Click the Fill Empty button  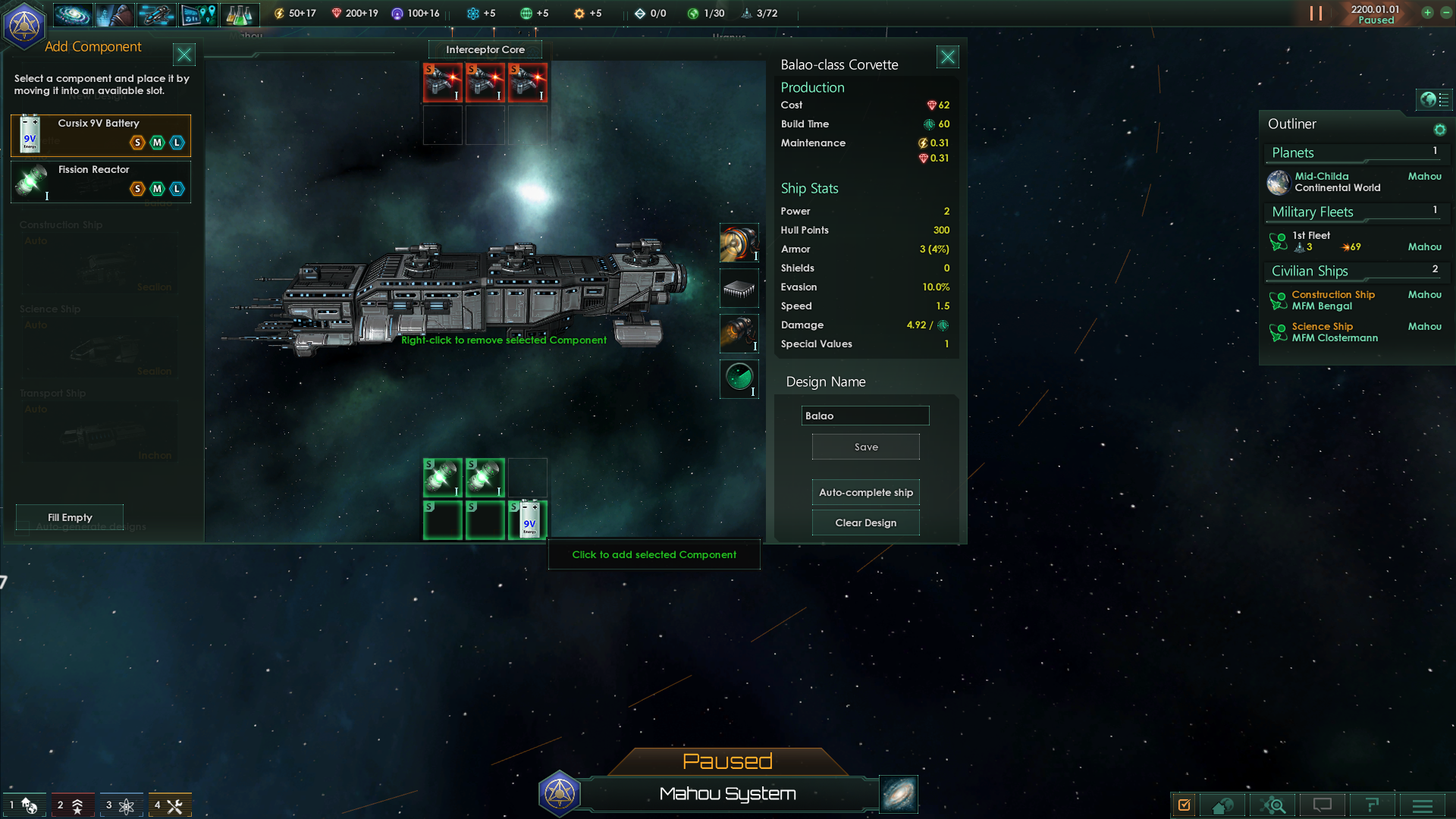pos(70,517)
